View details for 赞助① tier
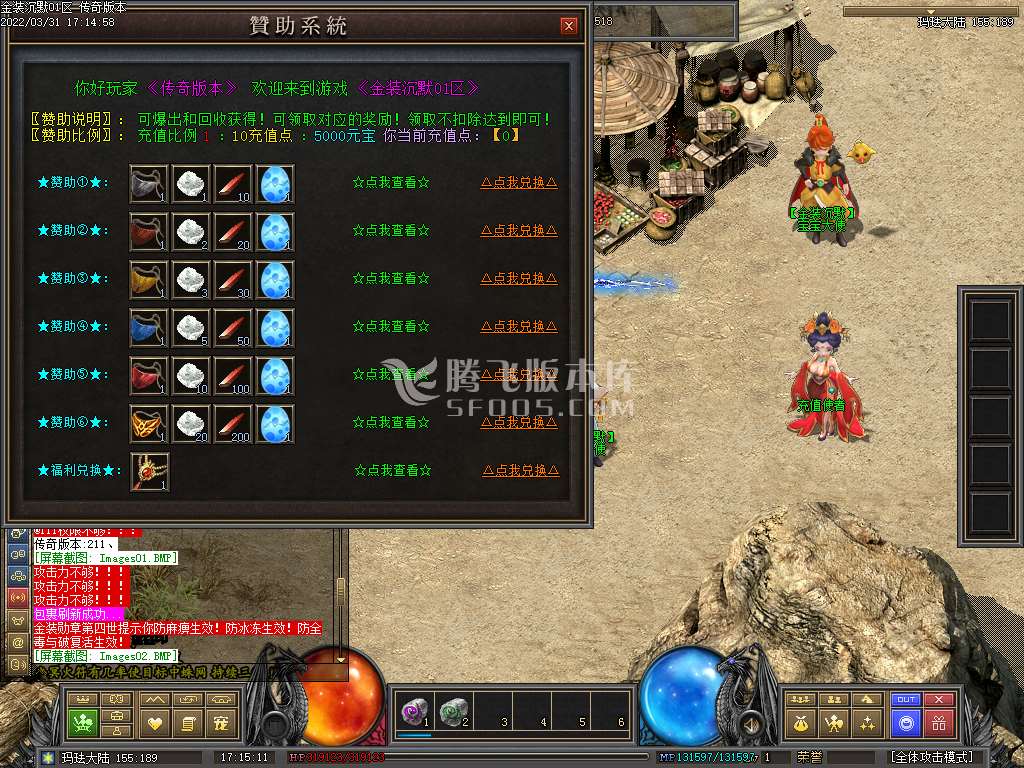 [x=391, y=183]
